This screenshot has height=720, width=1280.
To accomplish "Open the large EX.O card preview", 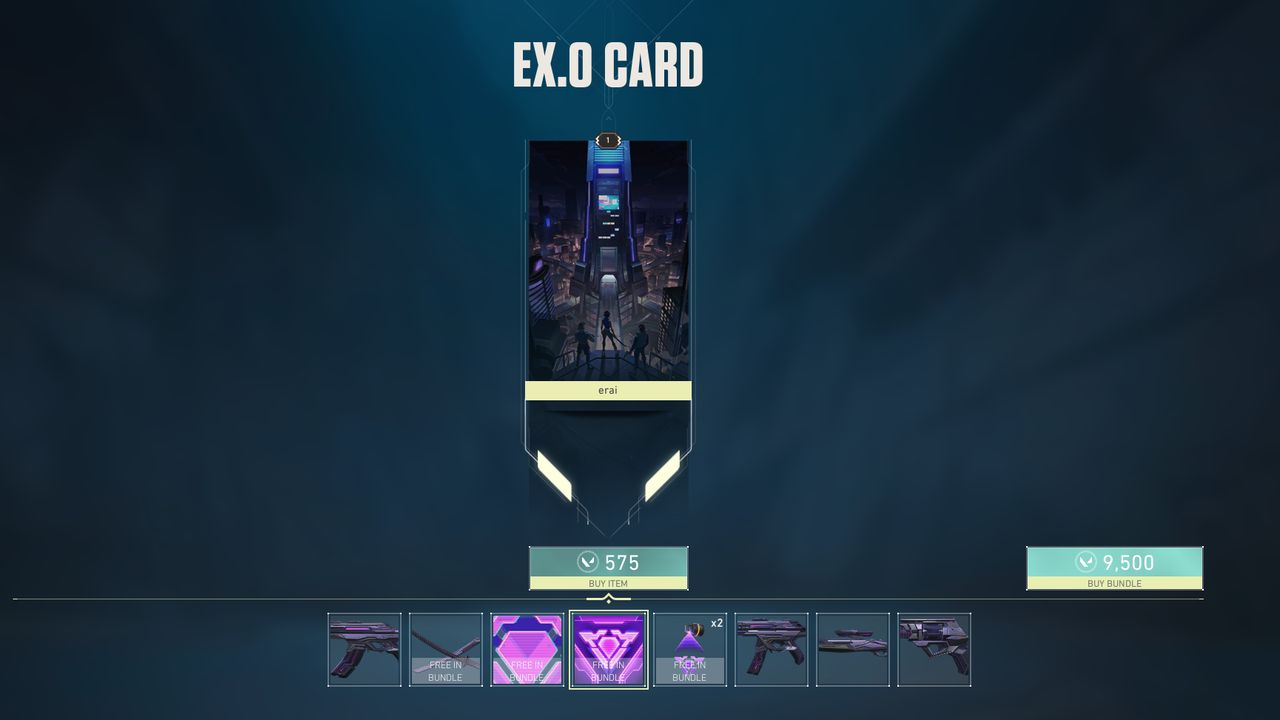I will (x=608, y=270).
